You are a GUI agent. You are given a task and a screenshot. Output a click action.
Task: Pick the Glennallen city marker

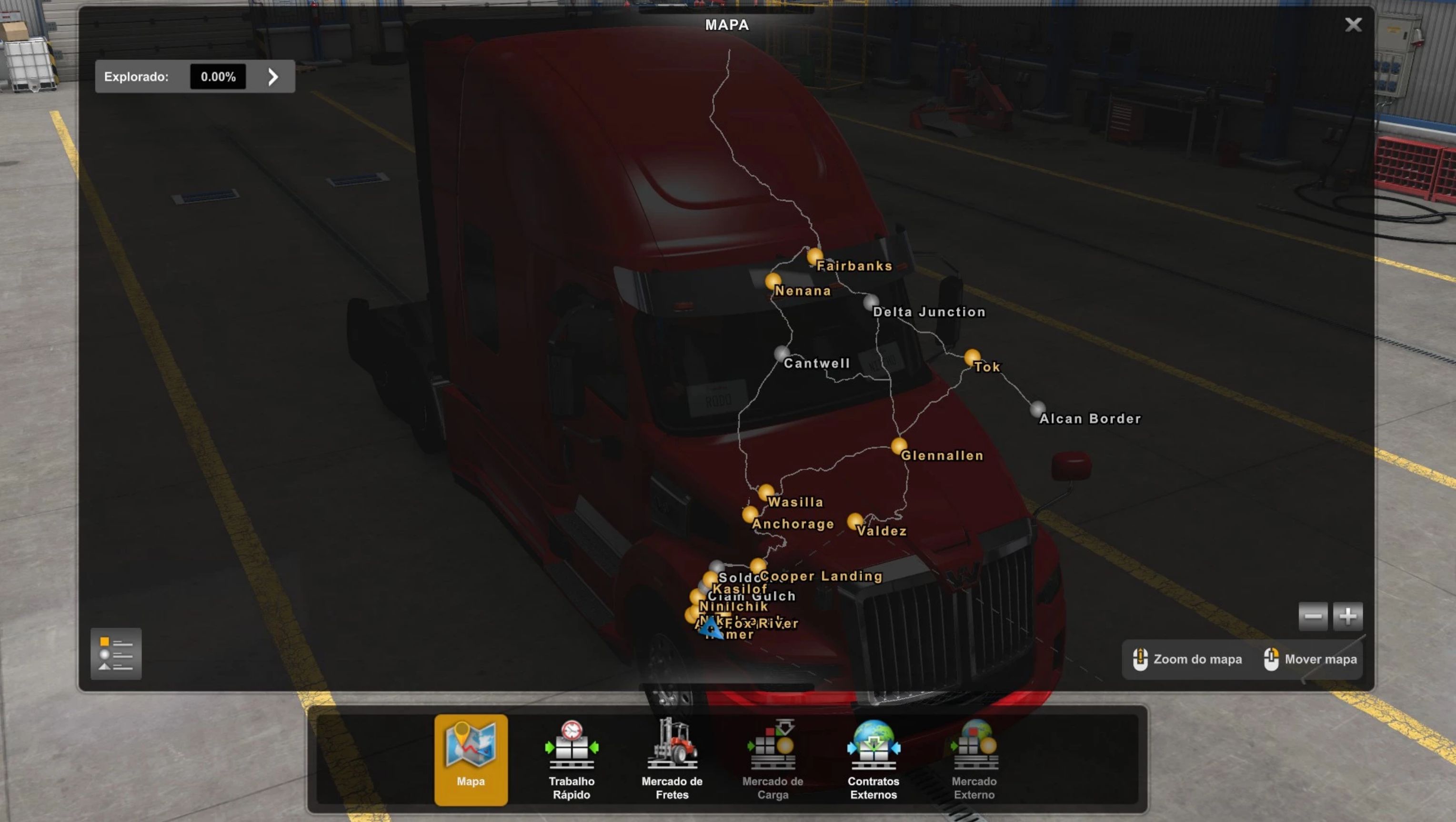click(899, 446)
